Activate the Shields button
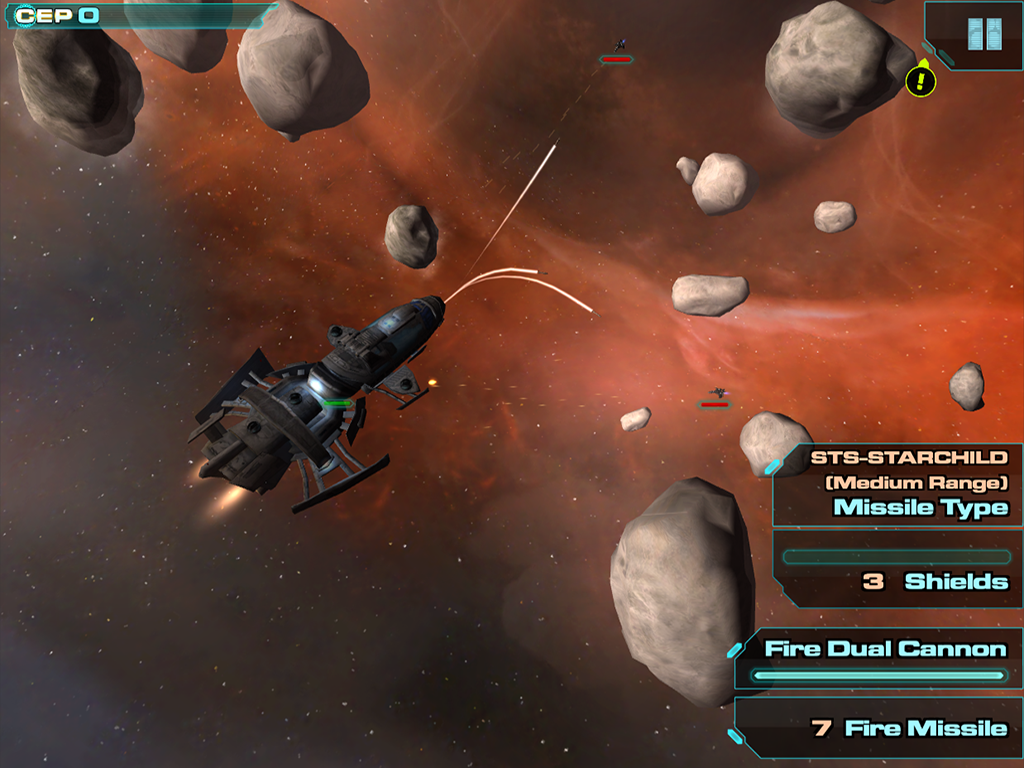 click(900, 570)
